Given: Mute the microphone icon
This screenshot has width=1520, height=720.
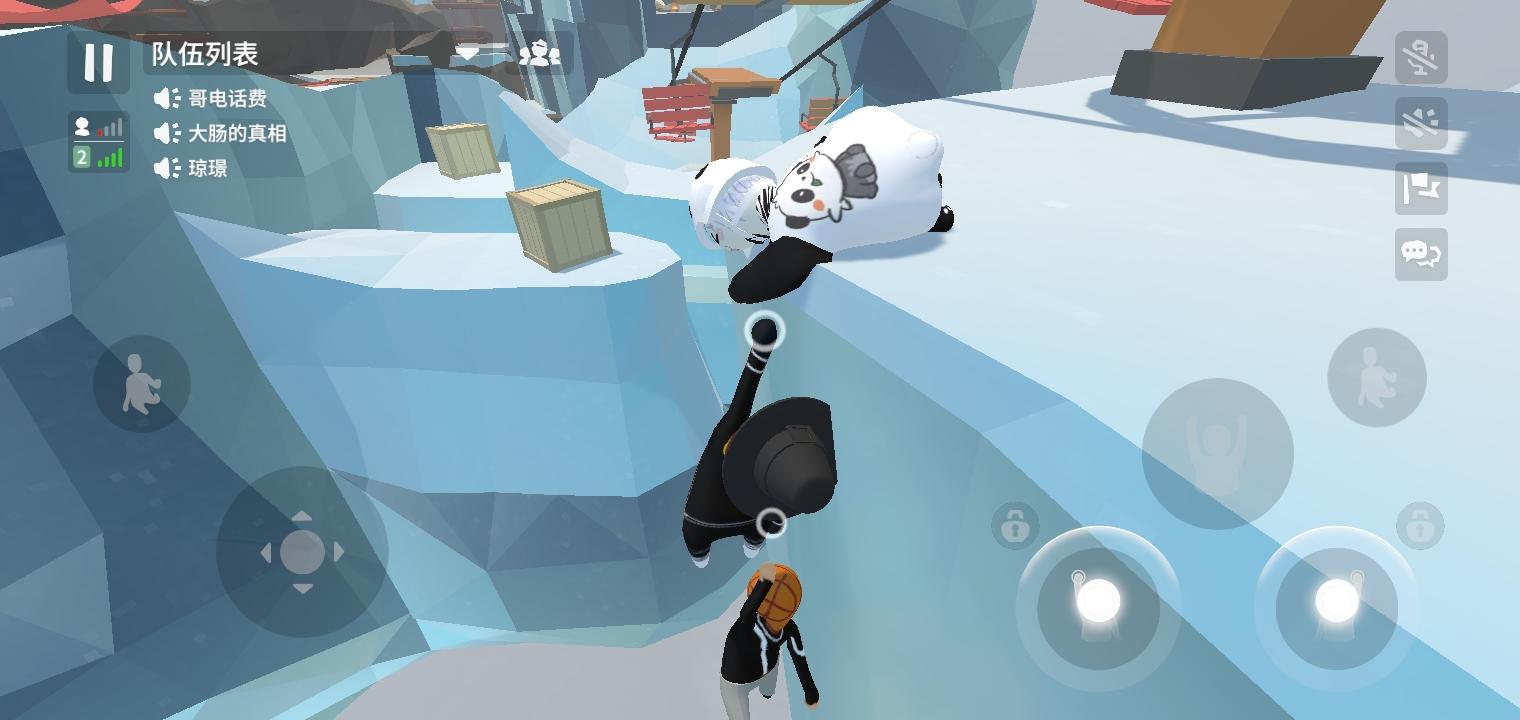Looking at the screenshot, I should pos(1420,58).
